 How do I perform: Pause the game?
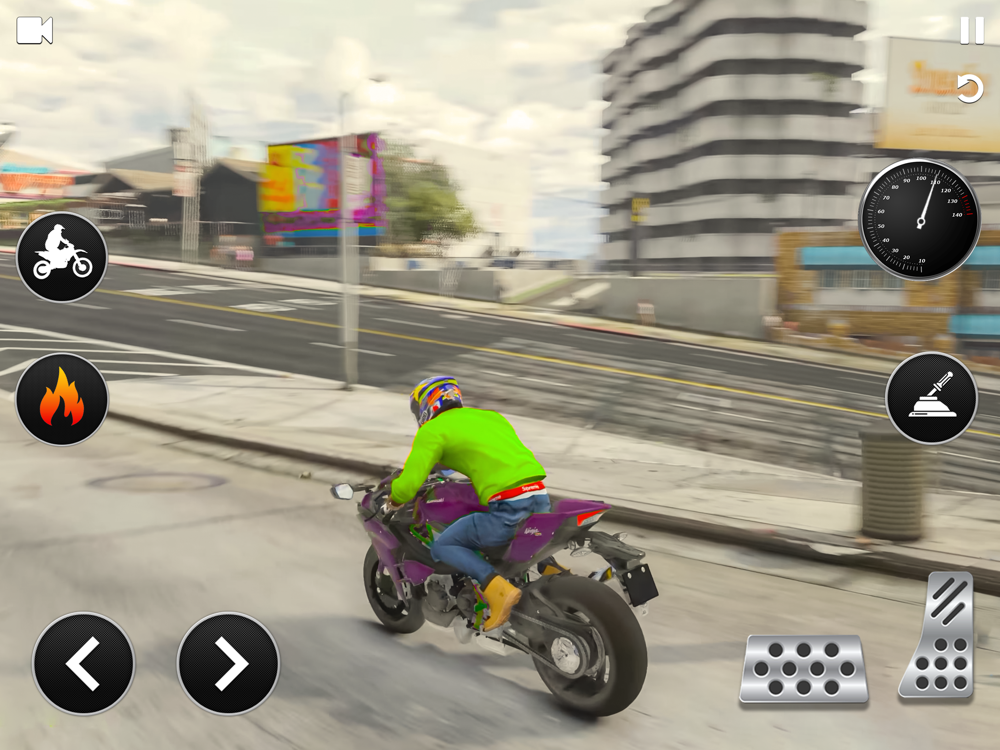tap(972, 31)
